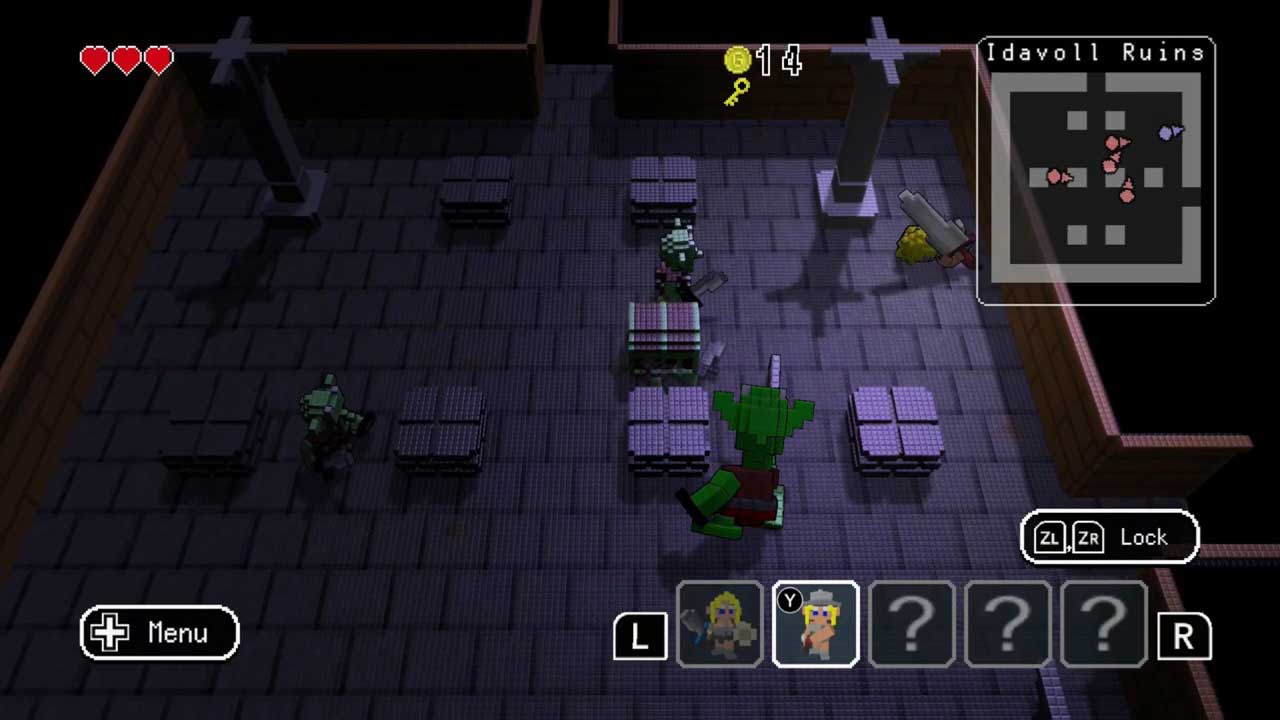Screen dimensions: 1280x720
Task: Choose the helmeted hero character slot
Action: point(815,625)
